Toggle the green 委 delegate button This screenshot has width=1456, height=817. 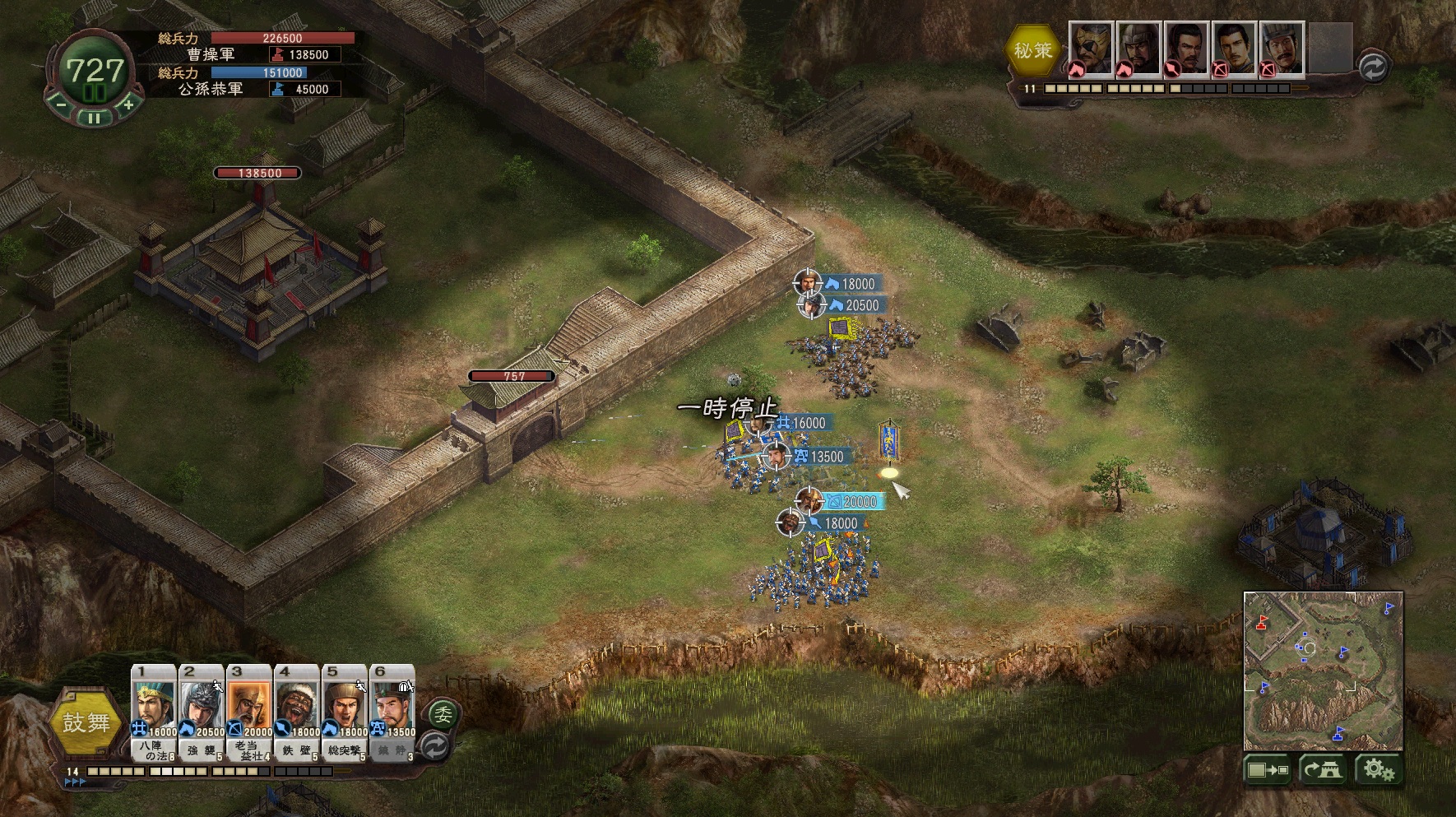(x=443, y=714)
